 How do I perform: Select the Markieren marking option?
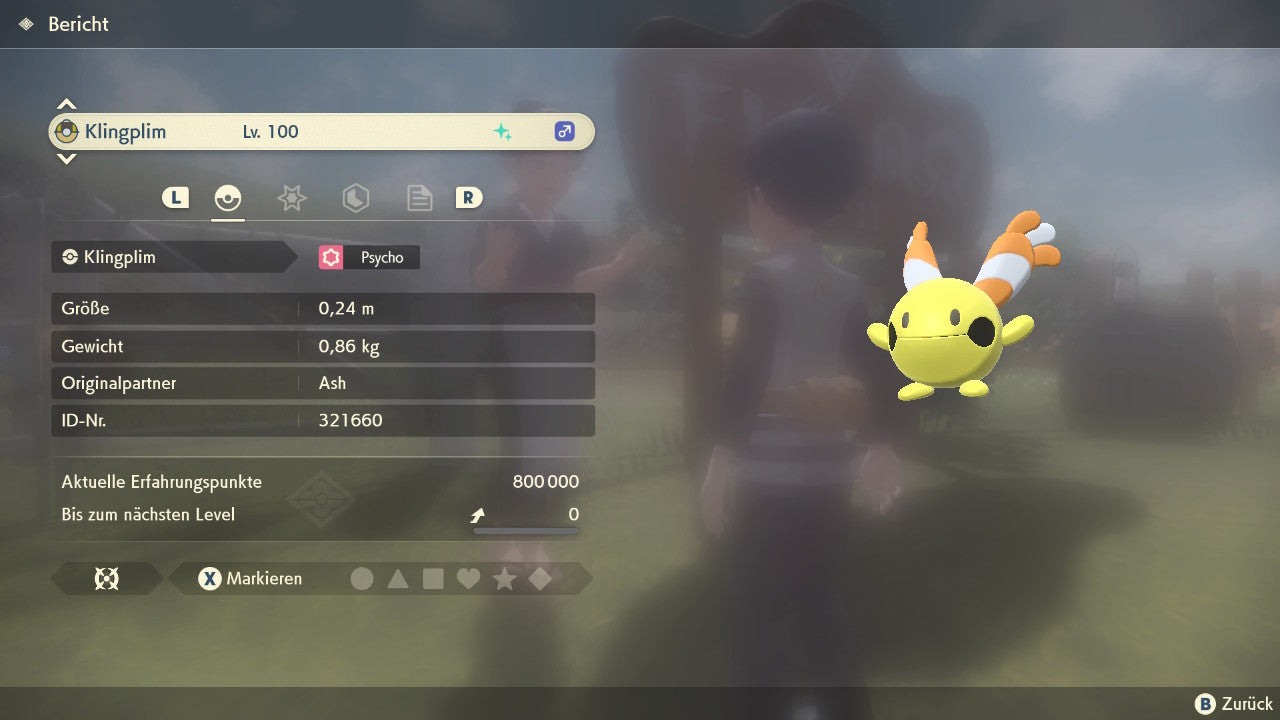point(250,578)
